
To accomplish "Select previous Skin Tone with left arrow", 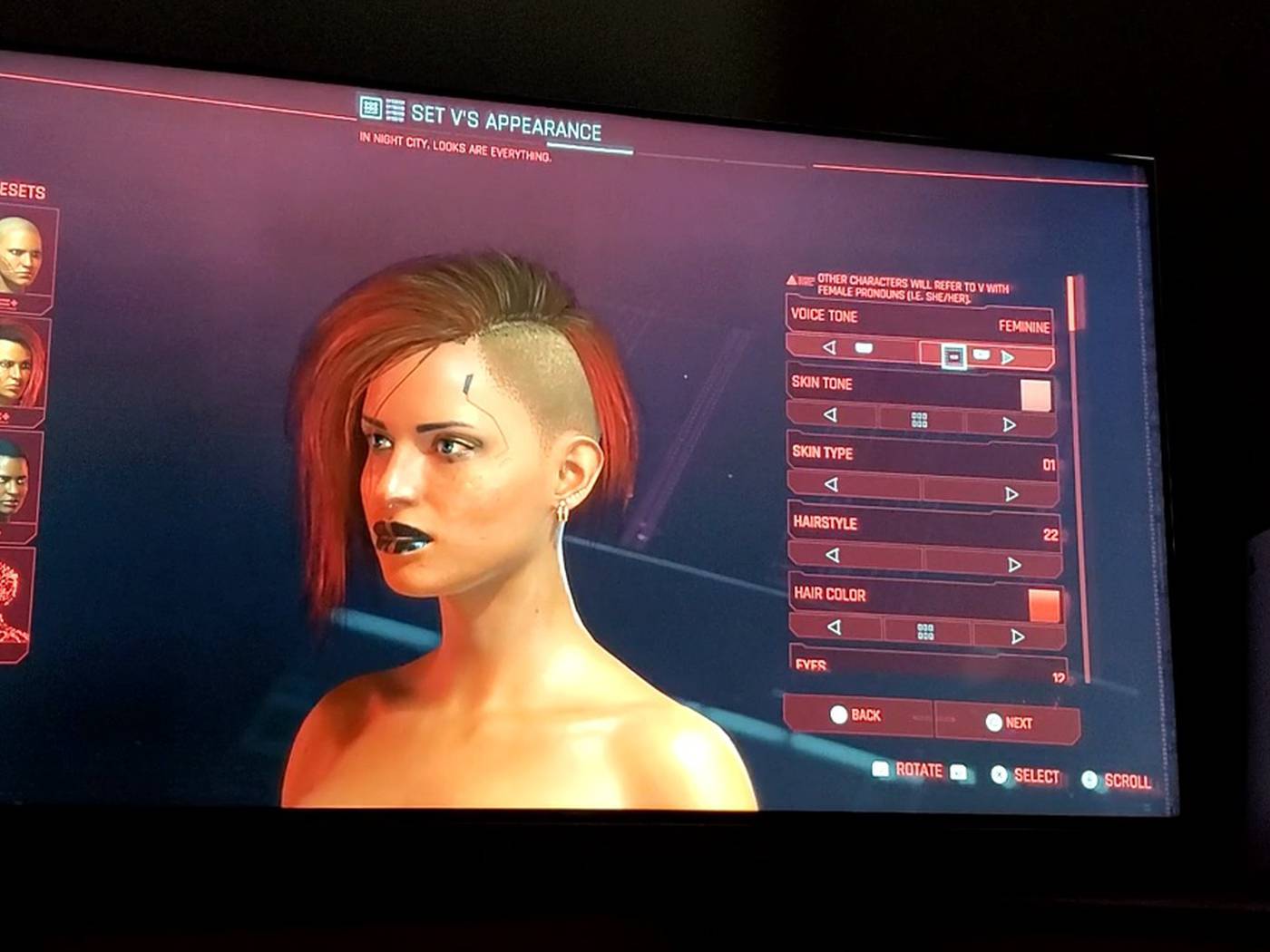I will pos(830,415).
